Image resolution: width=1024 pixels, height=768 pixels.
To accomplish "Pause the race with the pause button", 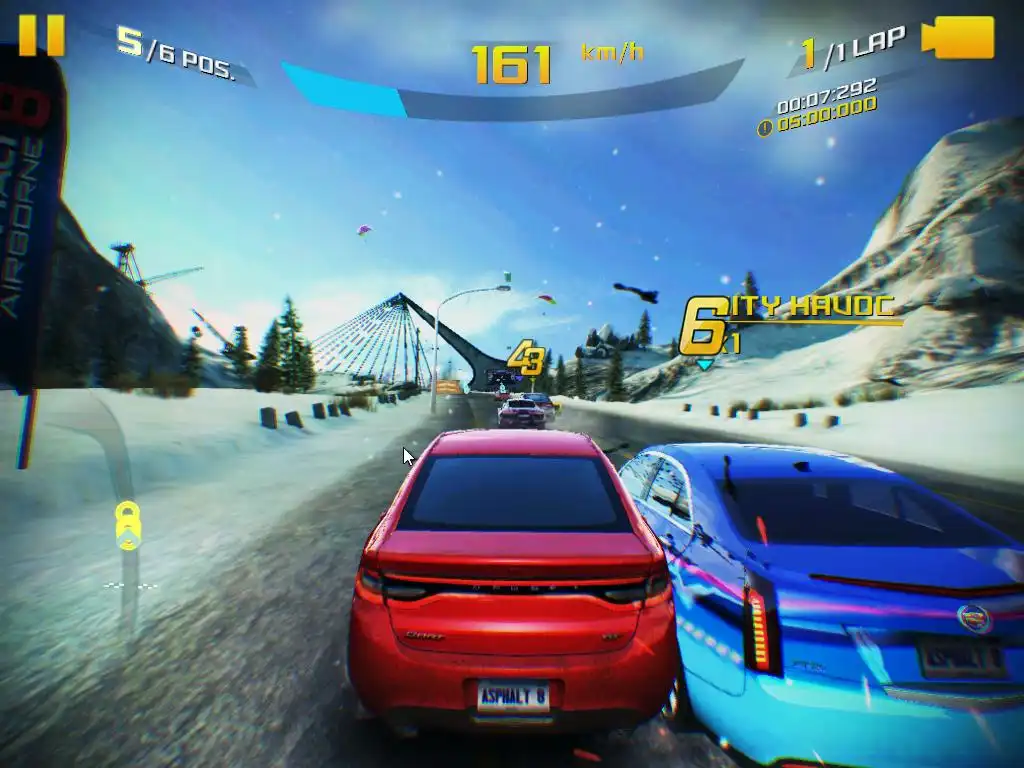I will [41, 35].
